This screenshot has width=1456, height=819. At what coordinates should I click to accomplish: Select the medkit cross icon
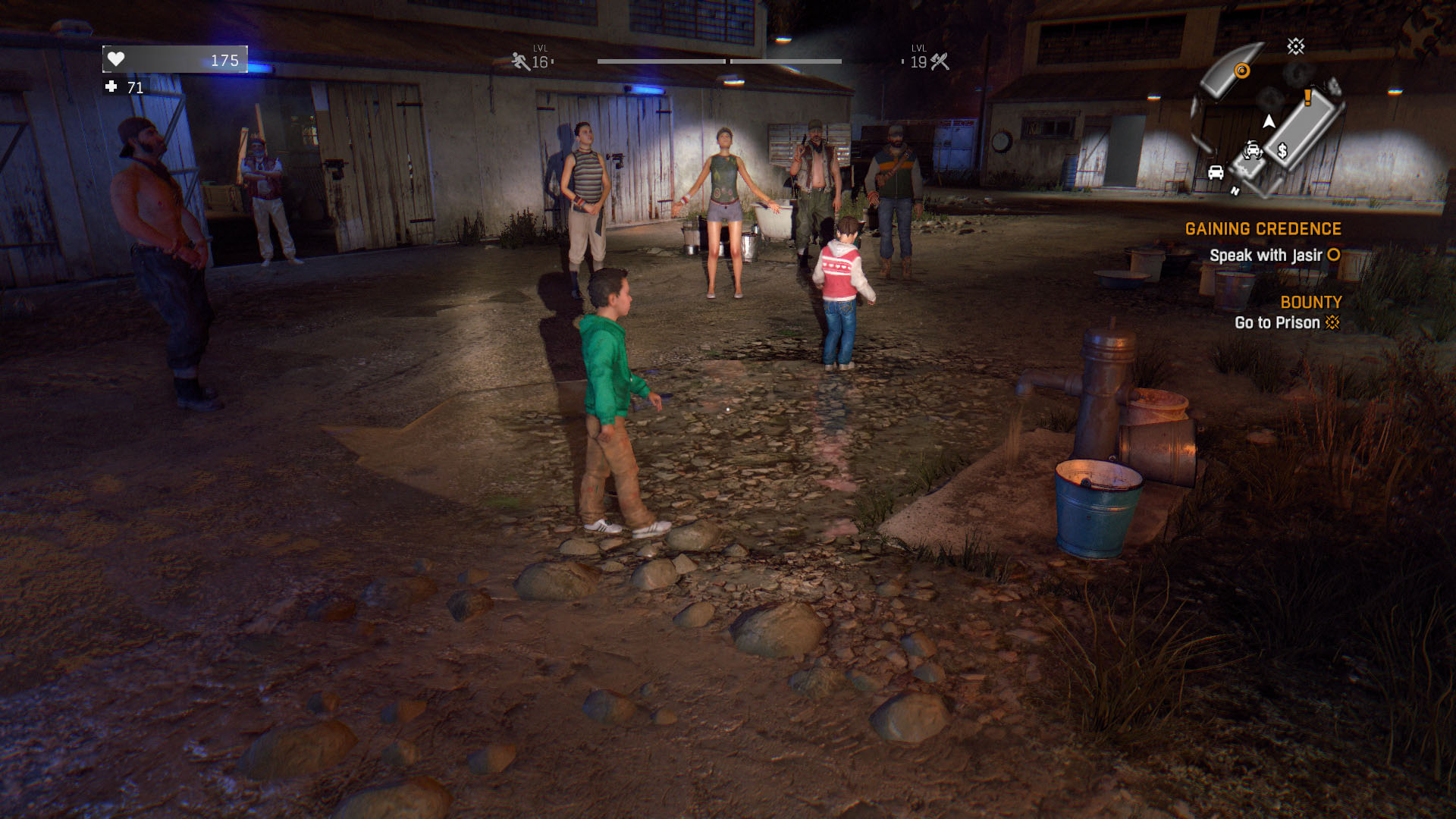(x=111, y=87)
